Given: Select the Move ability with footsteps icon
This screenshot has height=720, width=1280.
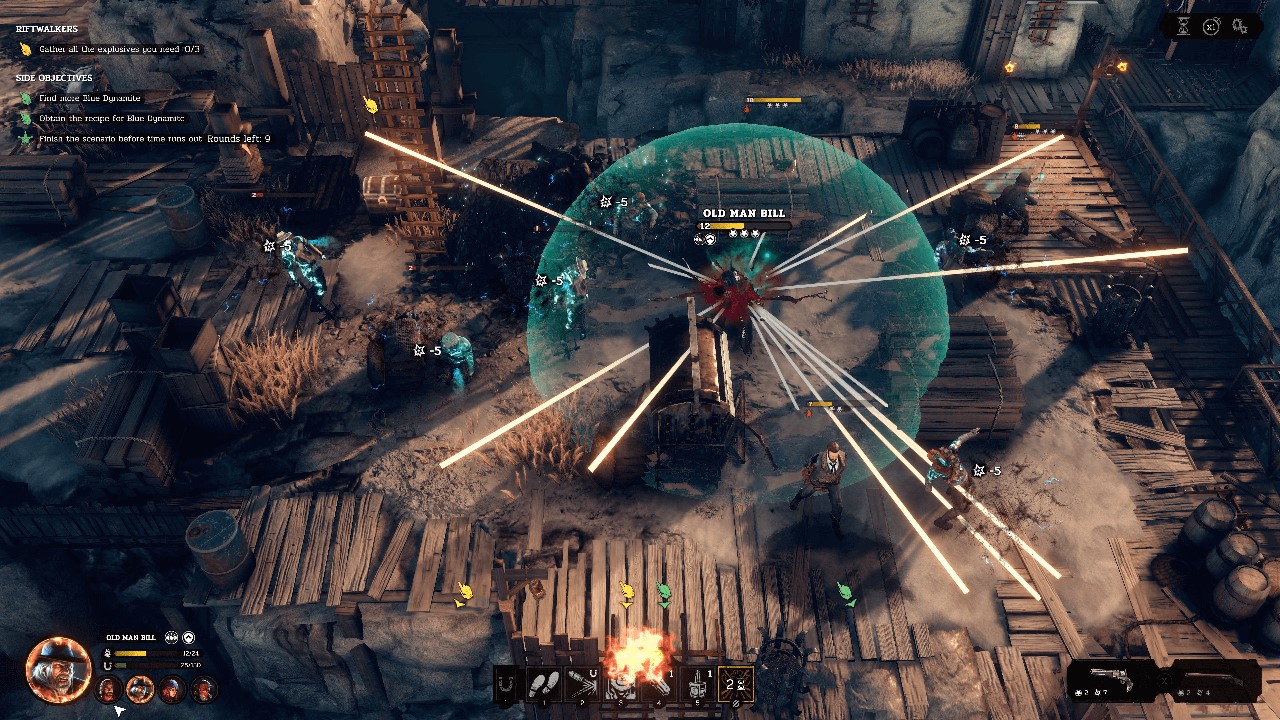Looking at the screenshot, I should coord(544,684).
